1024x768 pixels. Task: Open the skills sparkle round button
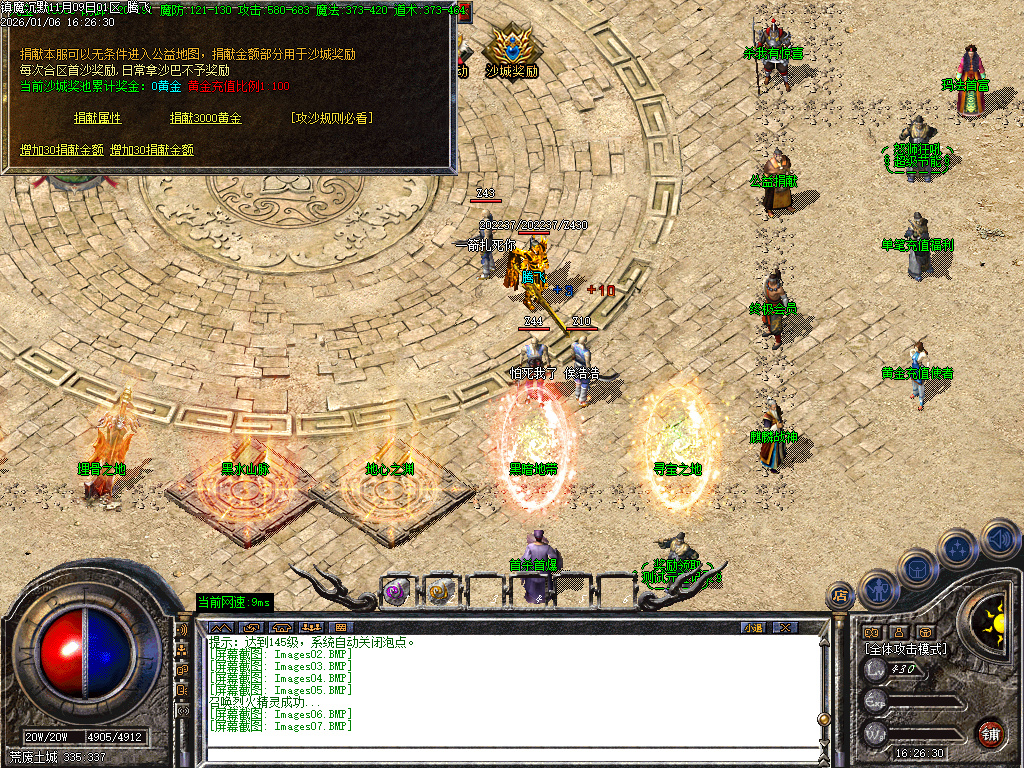pyautogui.click(x=958, y=547)
